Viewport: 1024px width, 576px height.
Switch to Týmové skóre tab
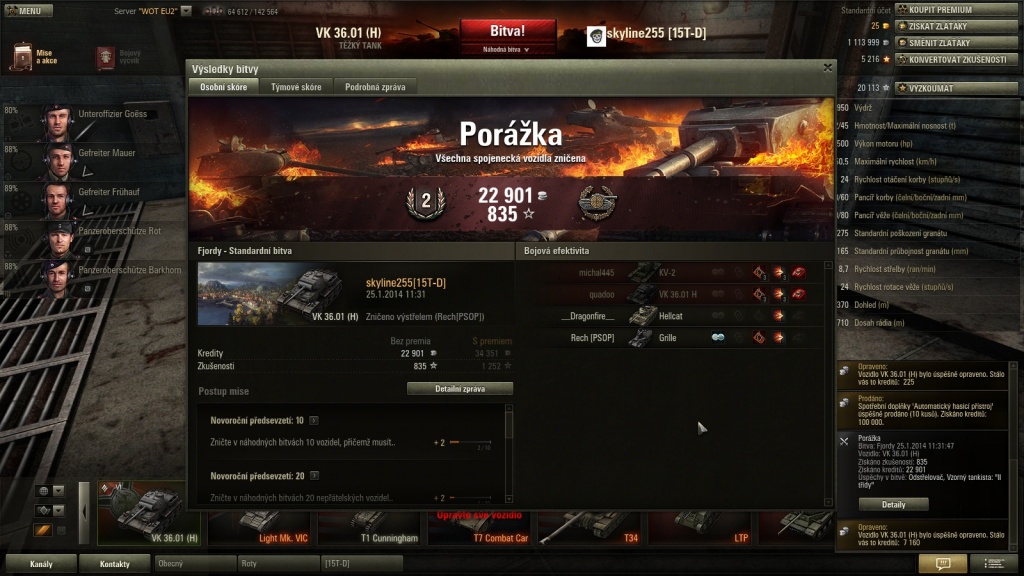(x=296, y=87)
